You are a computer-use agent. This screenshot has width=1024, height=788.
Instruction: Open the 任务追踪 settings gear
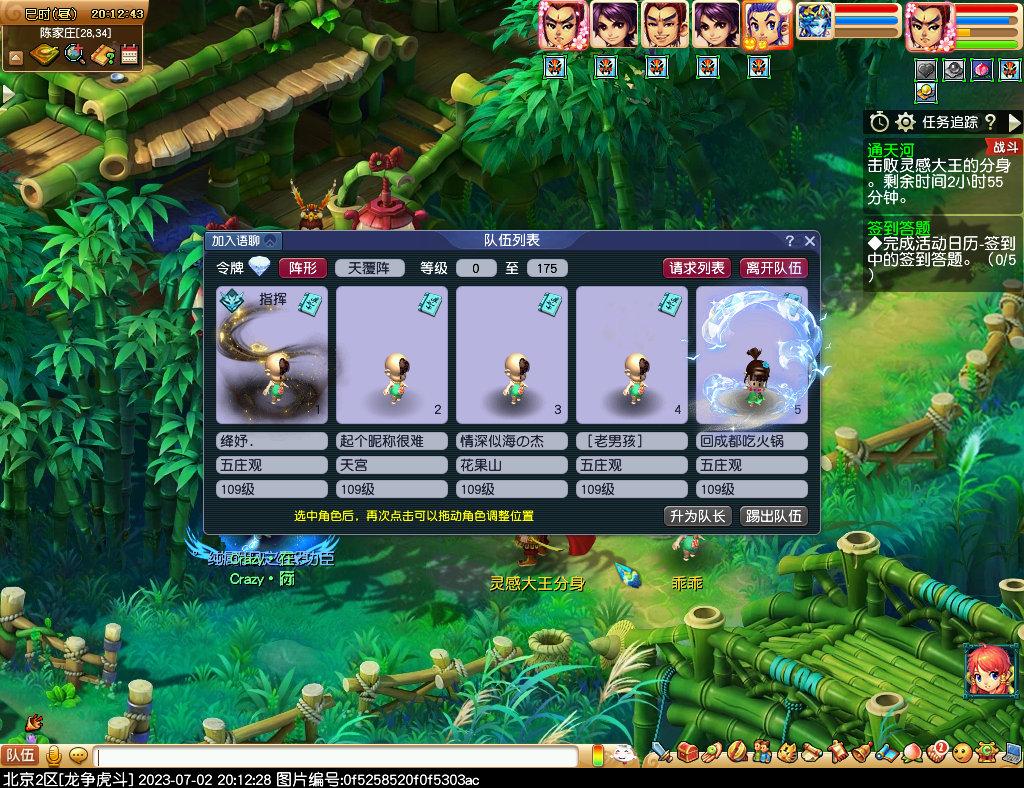[x=905, y=122]
